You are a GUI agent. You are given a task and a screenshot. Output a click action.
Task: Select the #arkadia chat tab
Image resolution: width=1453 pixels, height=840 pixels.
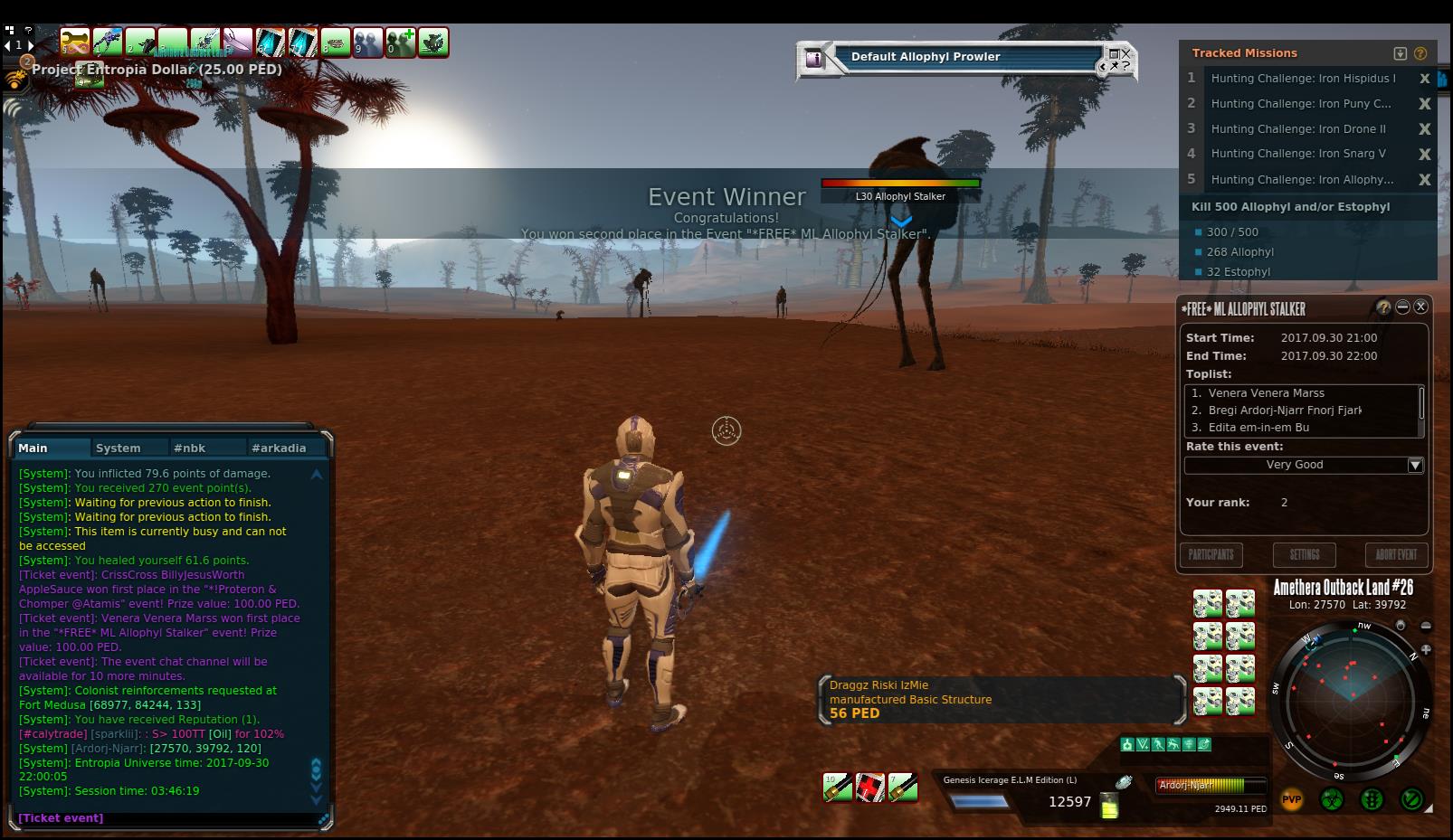(279, 448)
